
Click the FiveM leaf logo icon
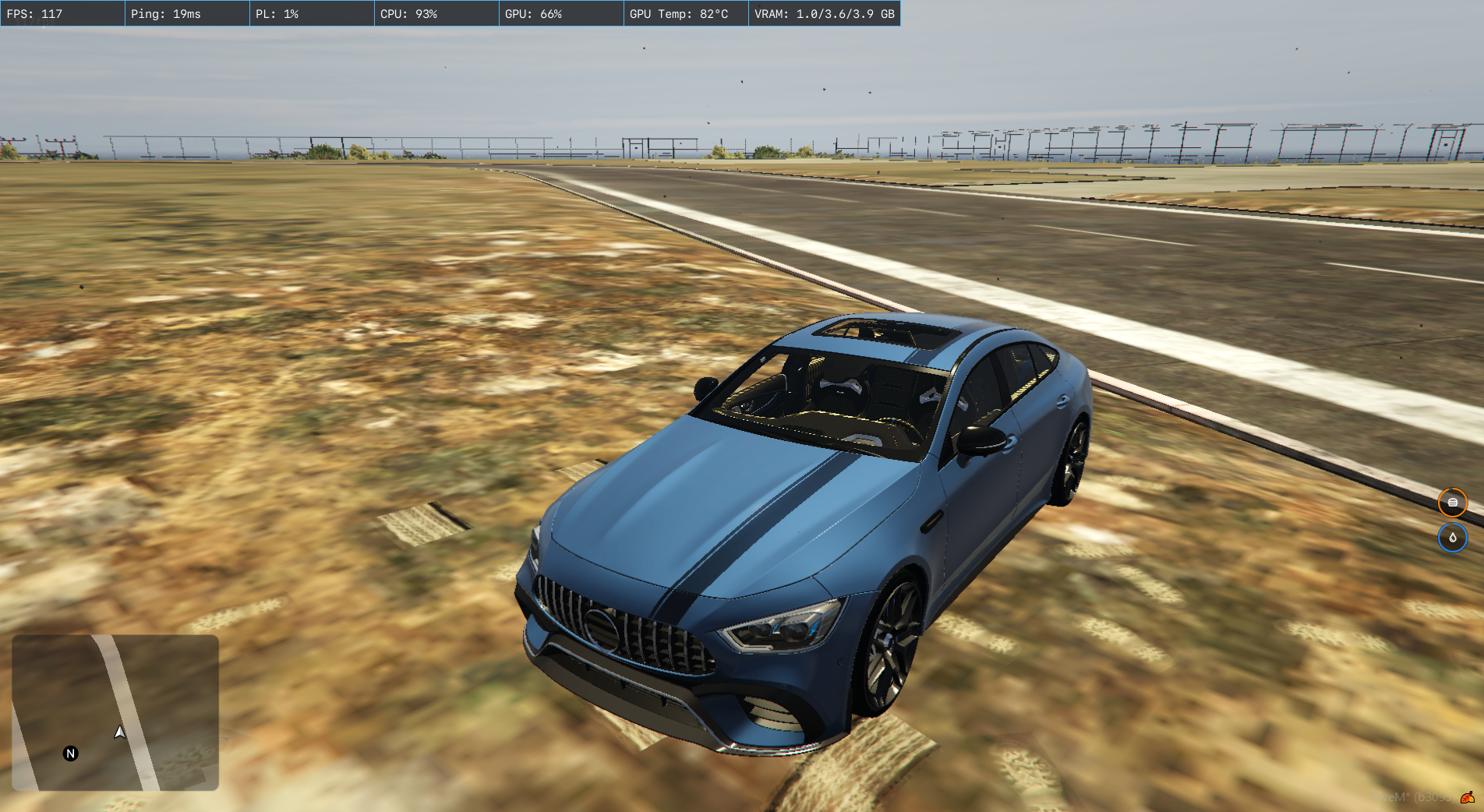coord(1467,797)
